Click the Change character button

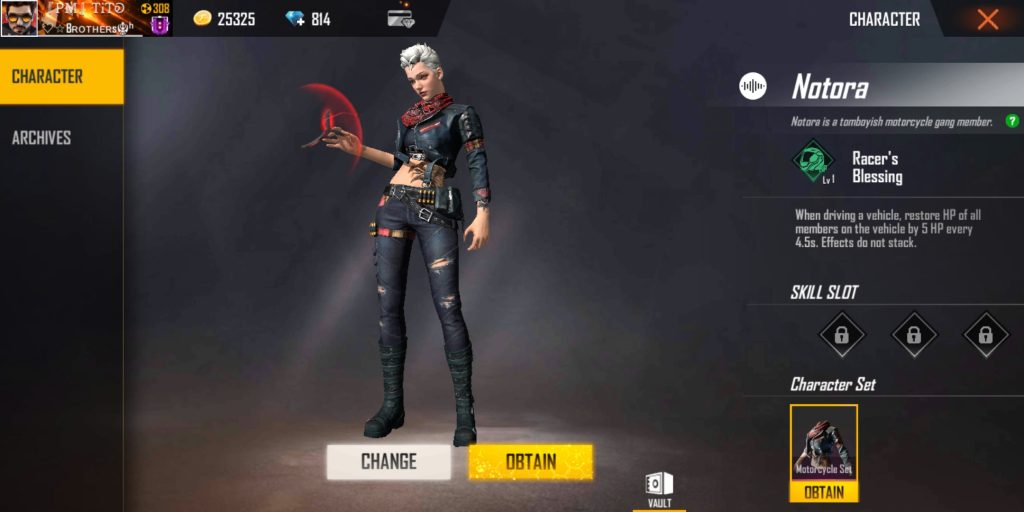388,461
